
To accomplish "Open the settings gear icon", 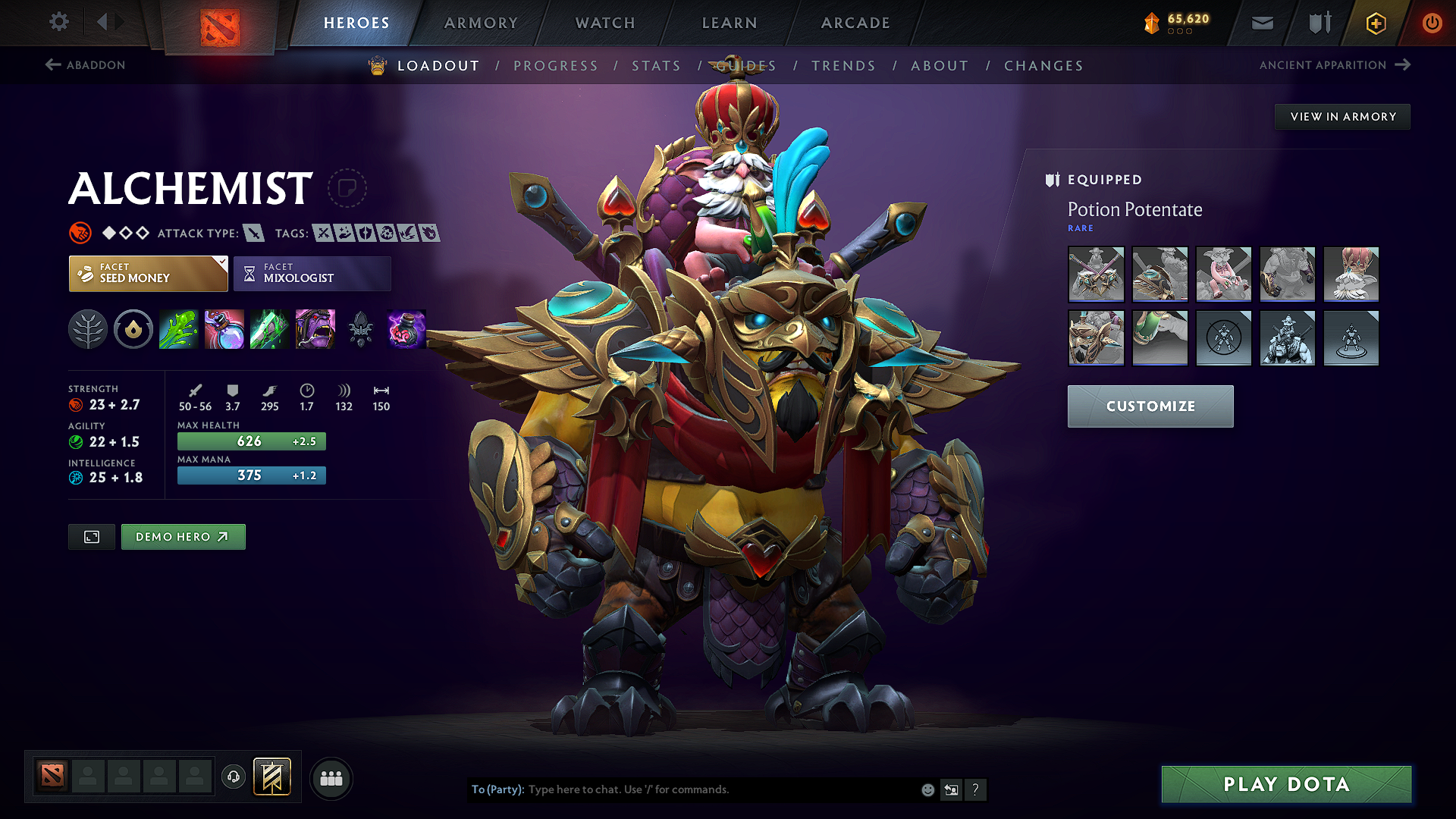I will coord(58,22).
